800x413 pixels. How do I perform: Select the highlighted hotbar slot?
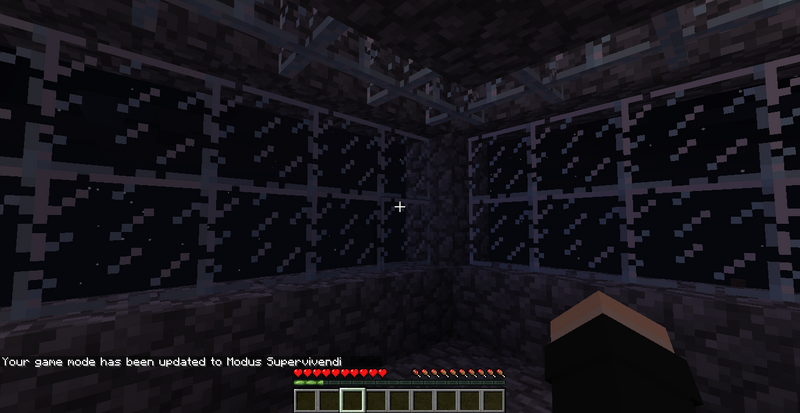click(x=352, y=400)
